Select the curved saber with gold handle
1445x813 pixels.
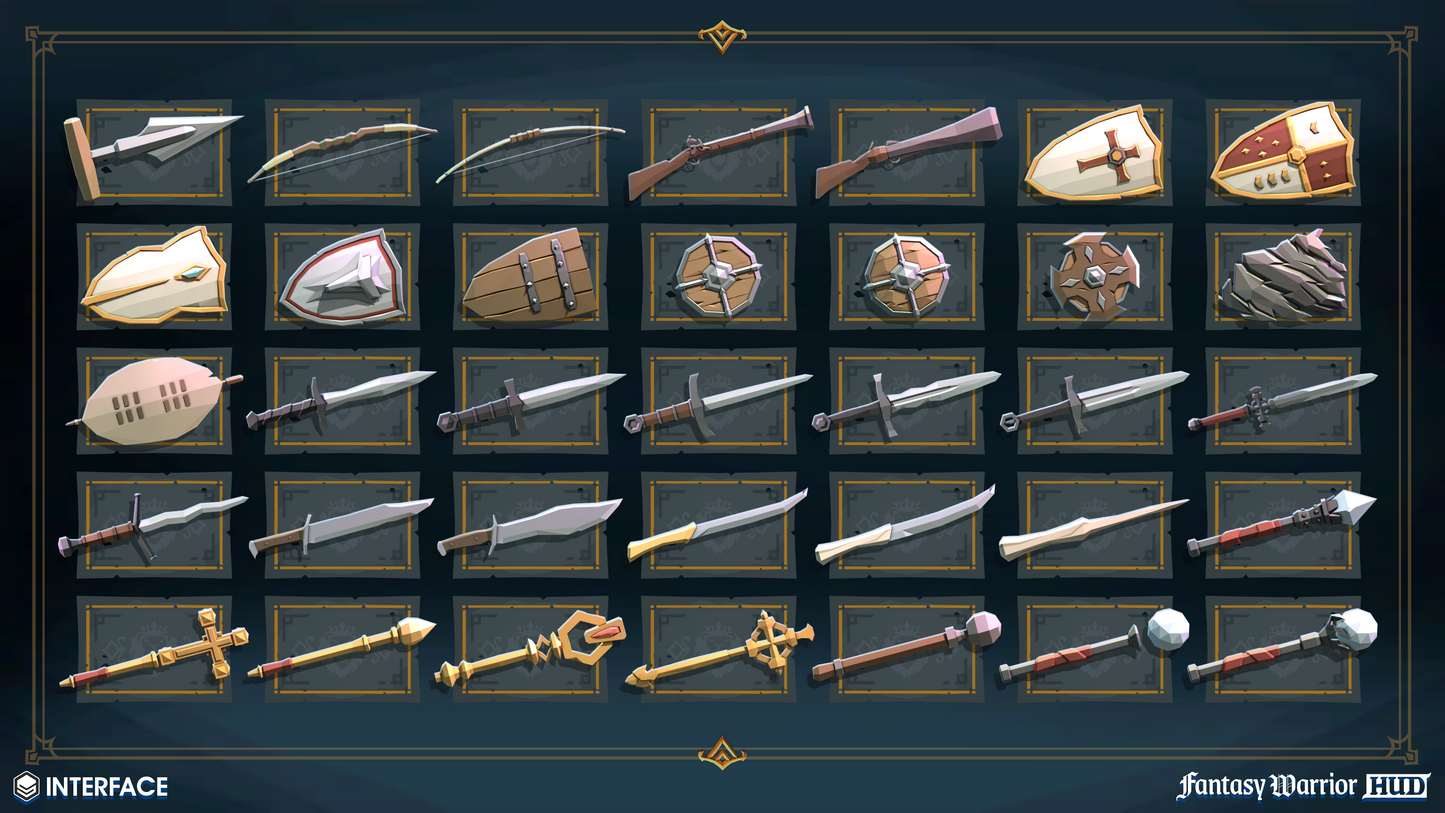[718, 524]
